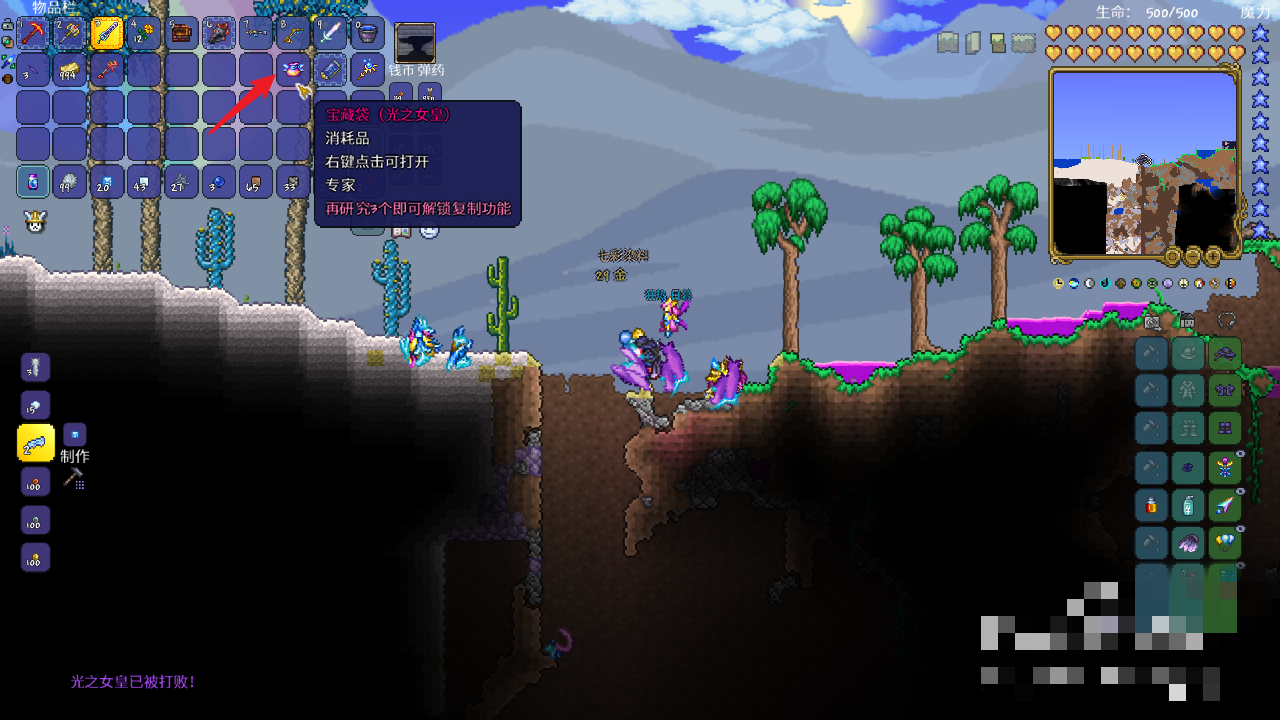Select the blue cell phone inventory slot

pos(330,70)
